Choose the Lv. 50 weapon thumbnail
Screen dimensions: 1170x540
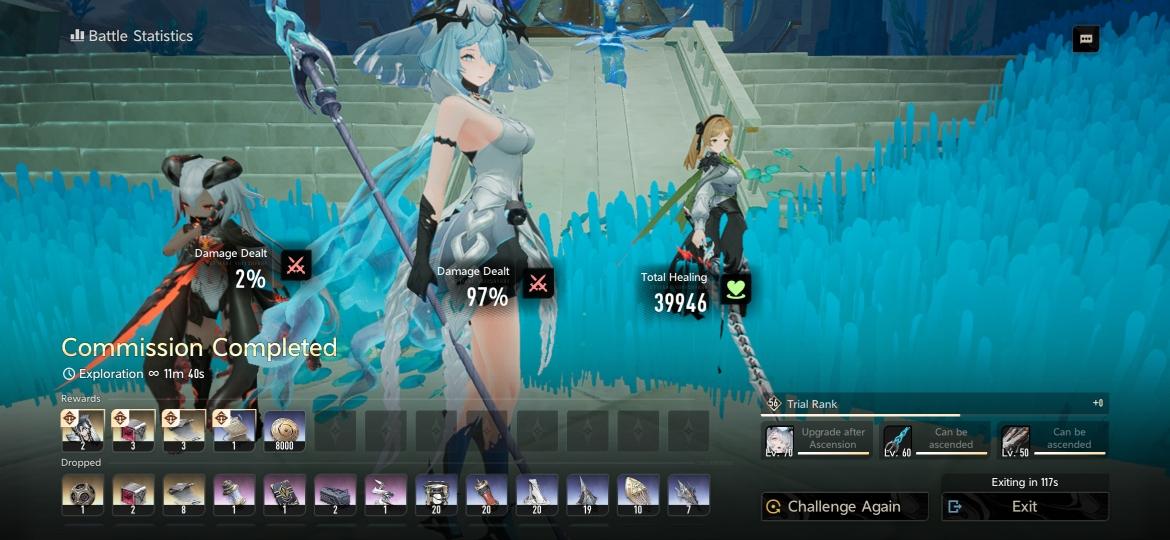click(x=1015, y=440)
